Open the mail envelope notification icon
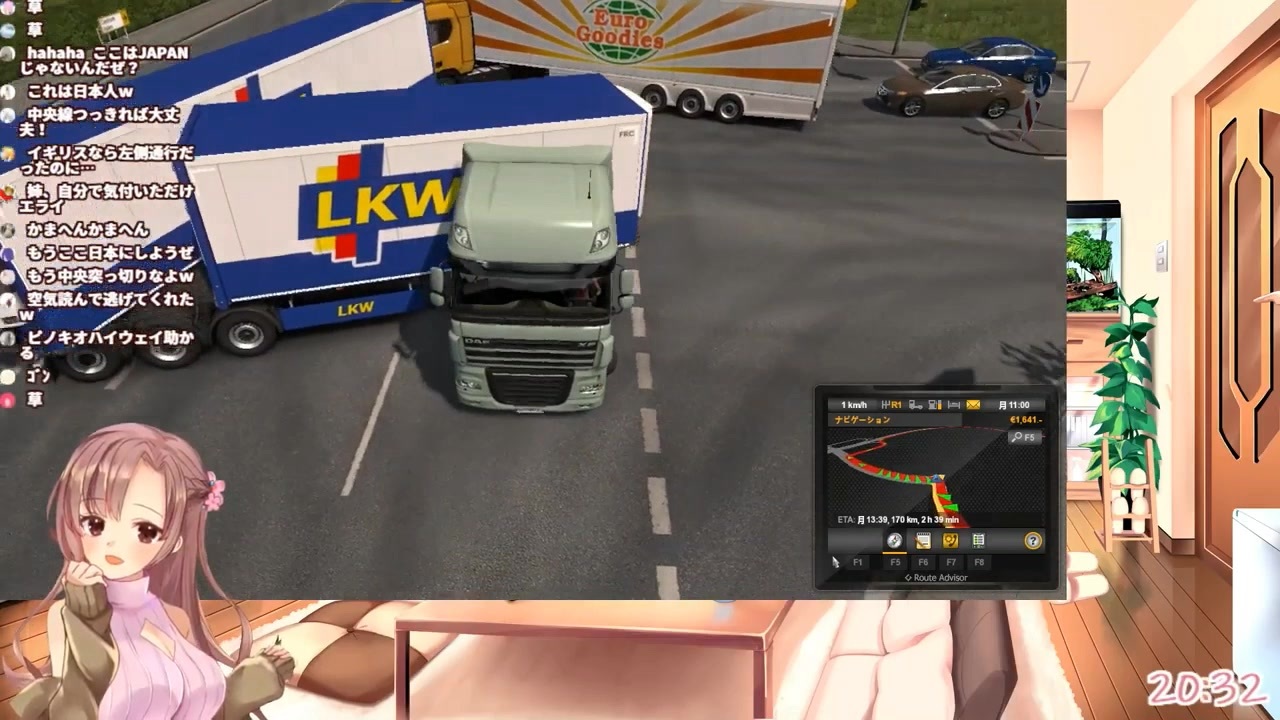 973,405
